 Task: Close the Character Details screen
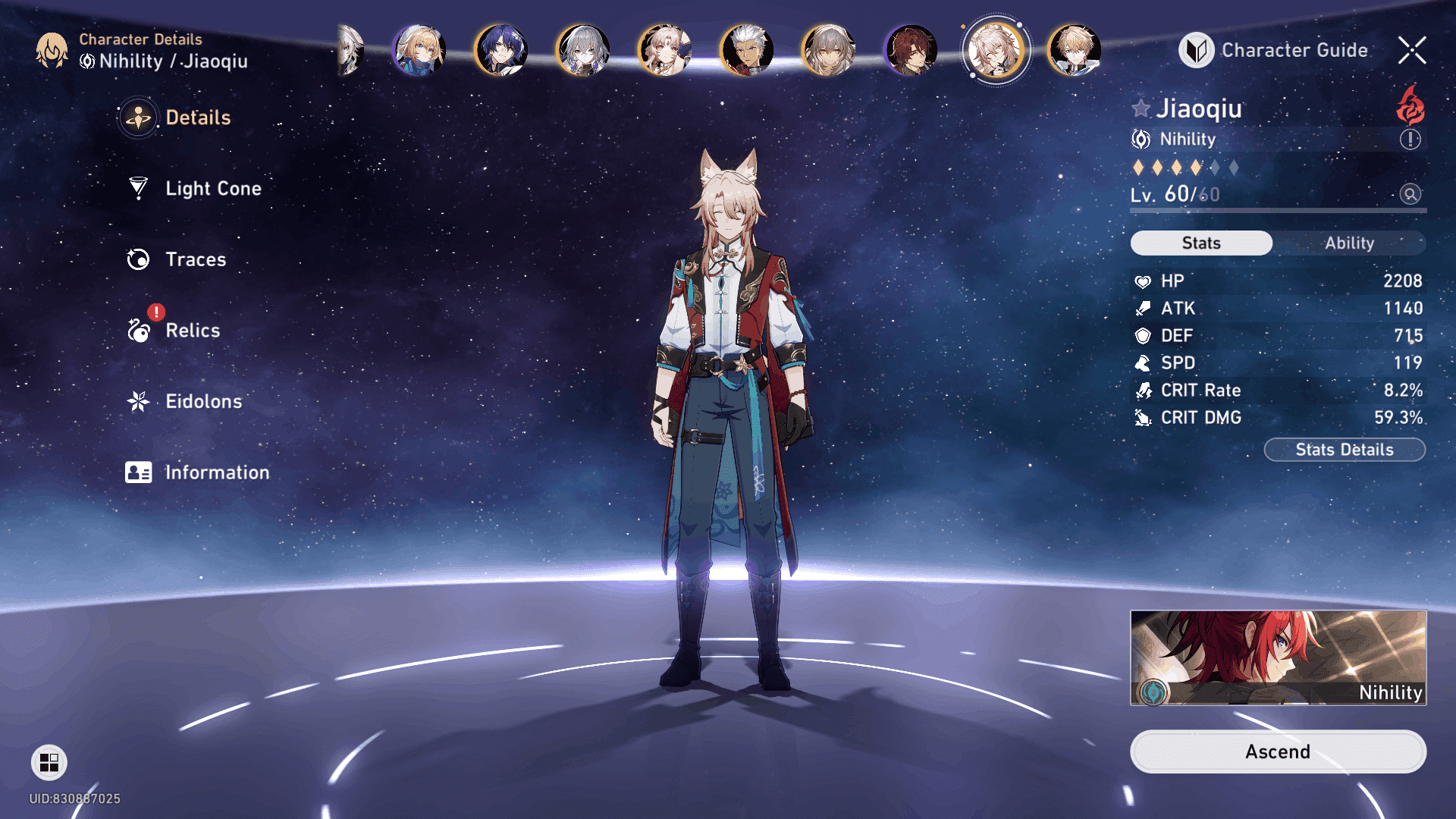(x=1412, y=51)
